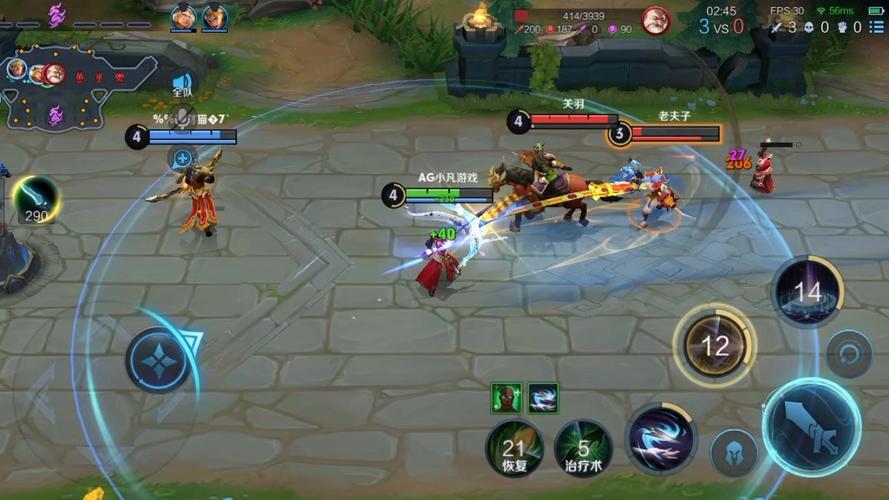Use the 恢复 restore skill
The width and height of the screenshot is (889, 500).
coord(514,446)
